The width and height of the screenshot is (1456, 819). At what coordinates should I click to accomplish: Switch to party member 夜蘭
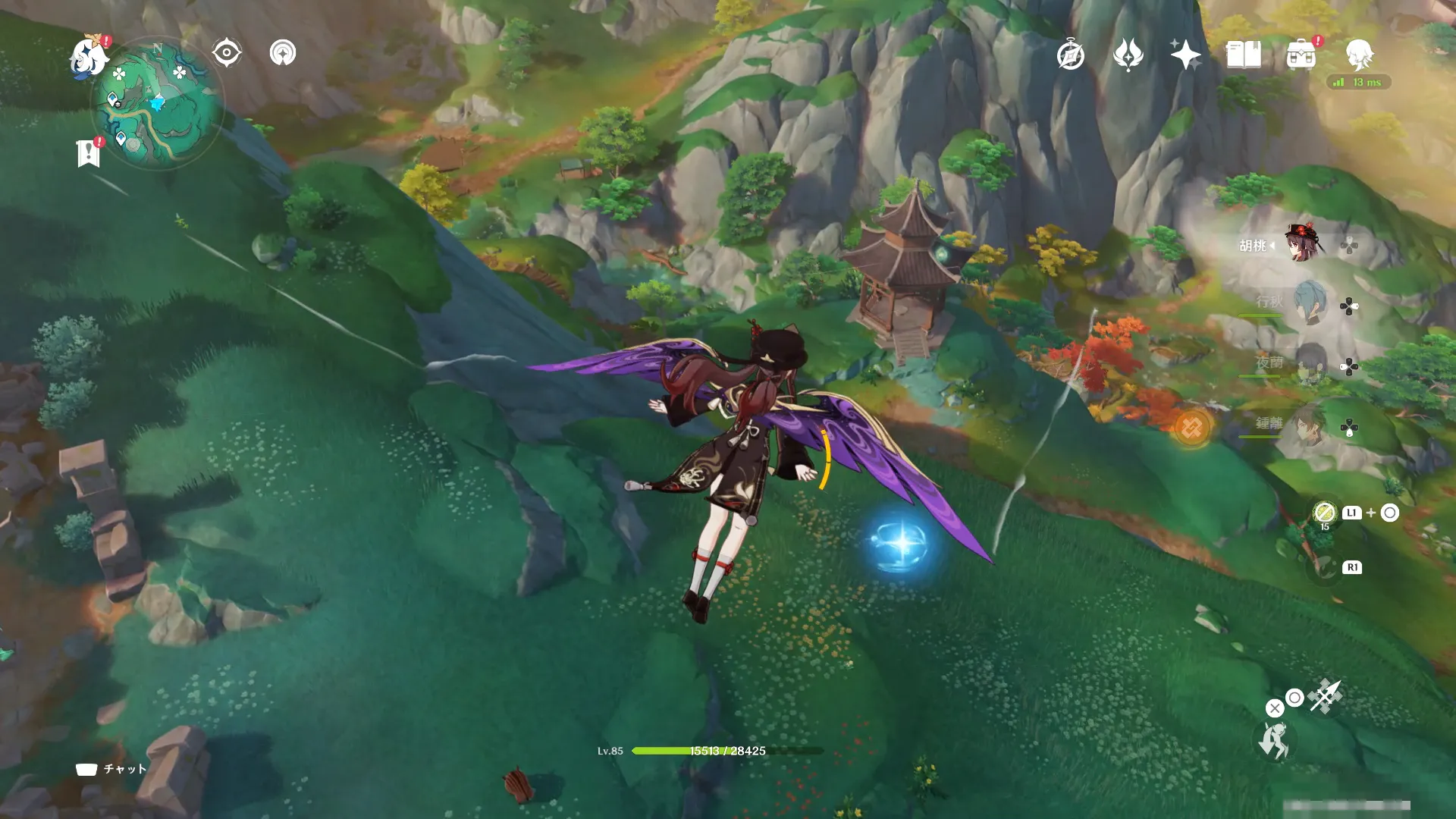(1309, 364)
